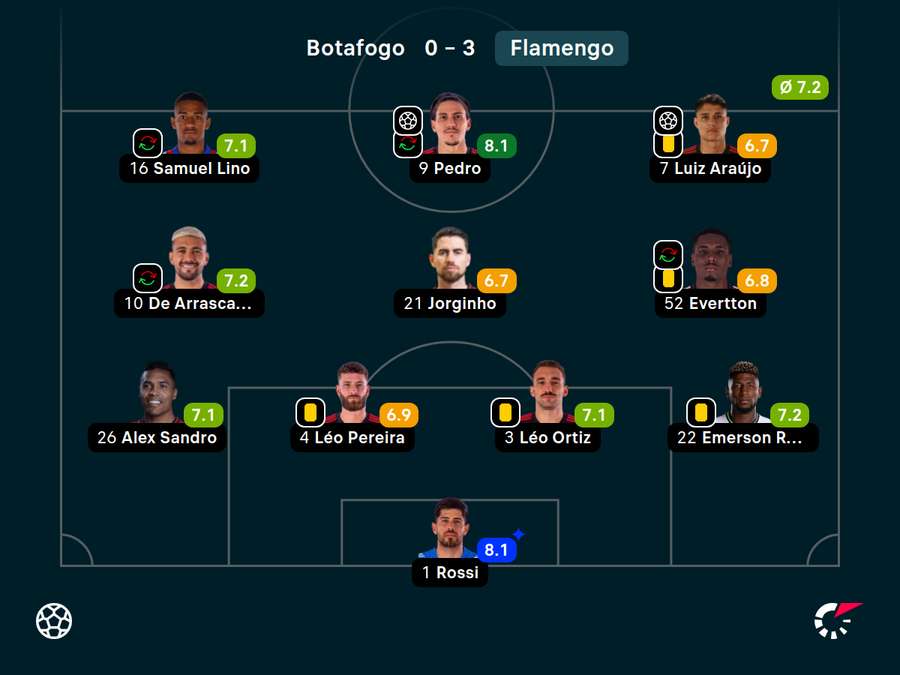Open Alex Sandro's player card

click(158, 393)
